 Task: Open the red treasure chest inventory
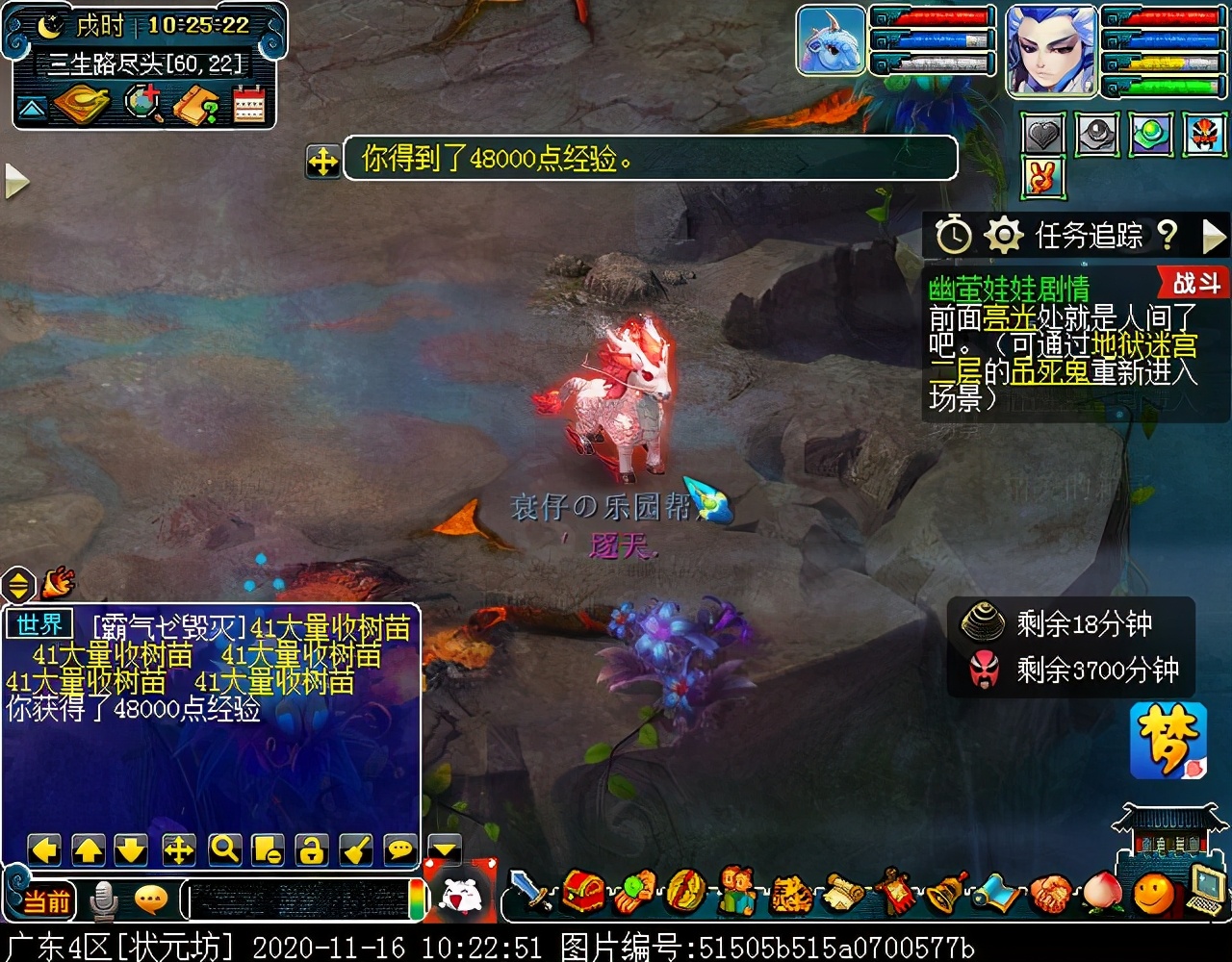pos(583,893)
